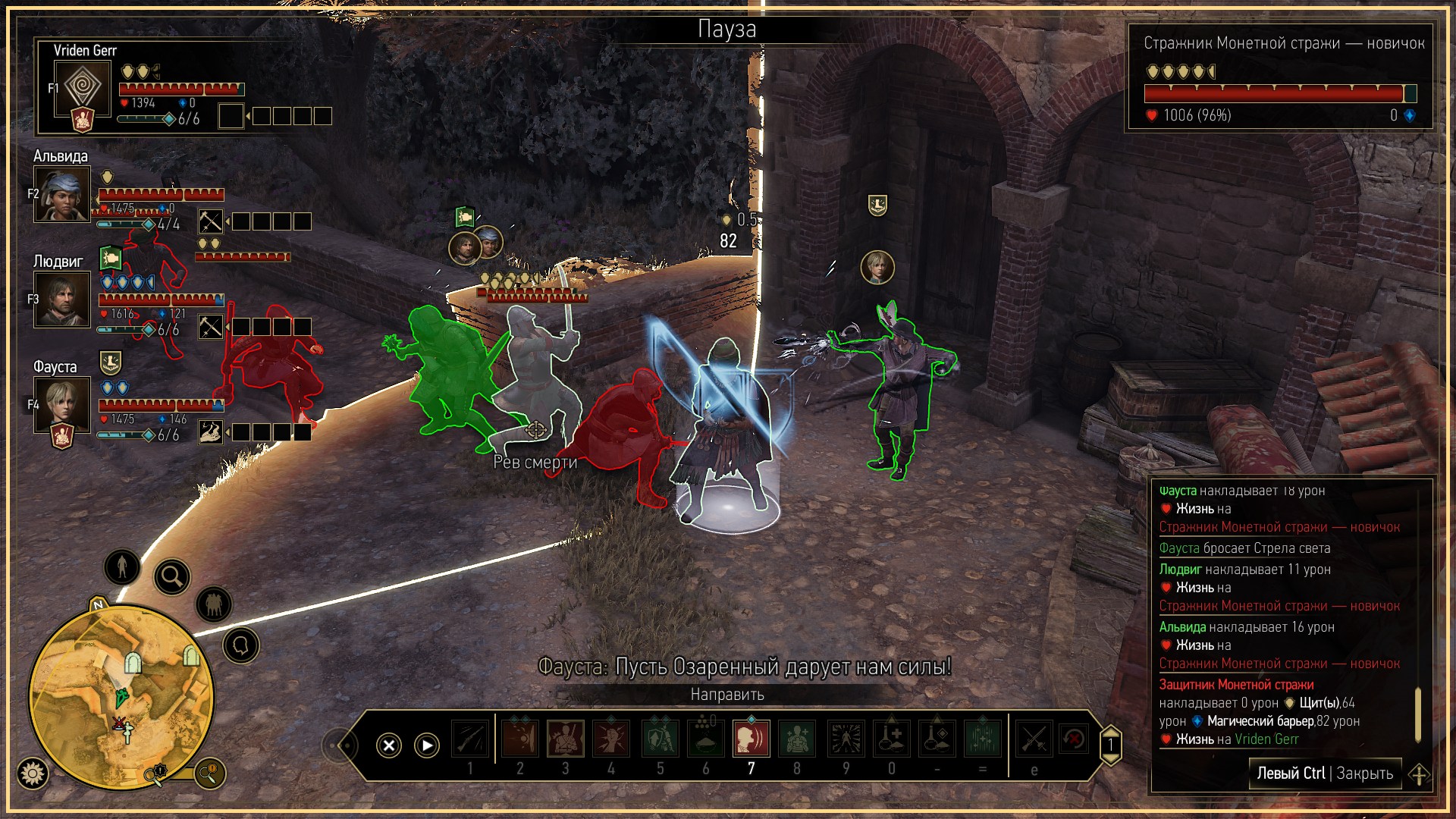The image size is (1456, 819).
Task: Cancel the queued action with the X button
Action: click(389, 745)
